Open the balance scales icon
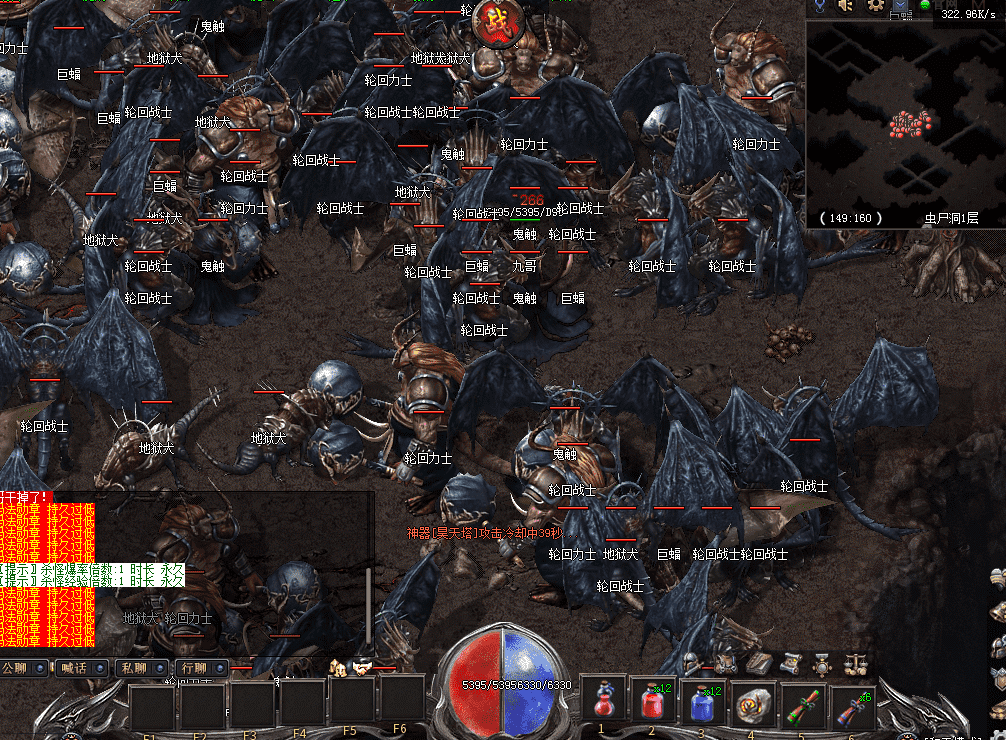This screenshot has width=1006, height=740. (856, 662)
